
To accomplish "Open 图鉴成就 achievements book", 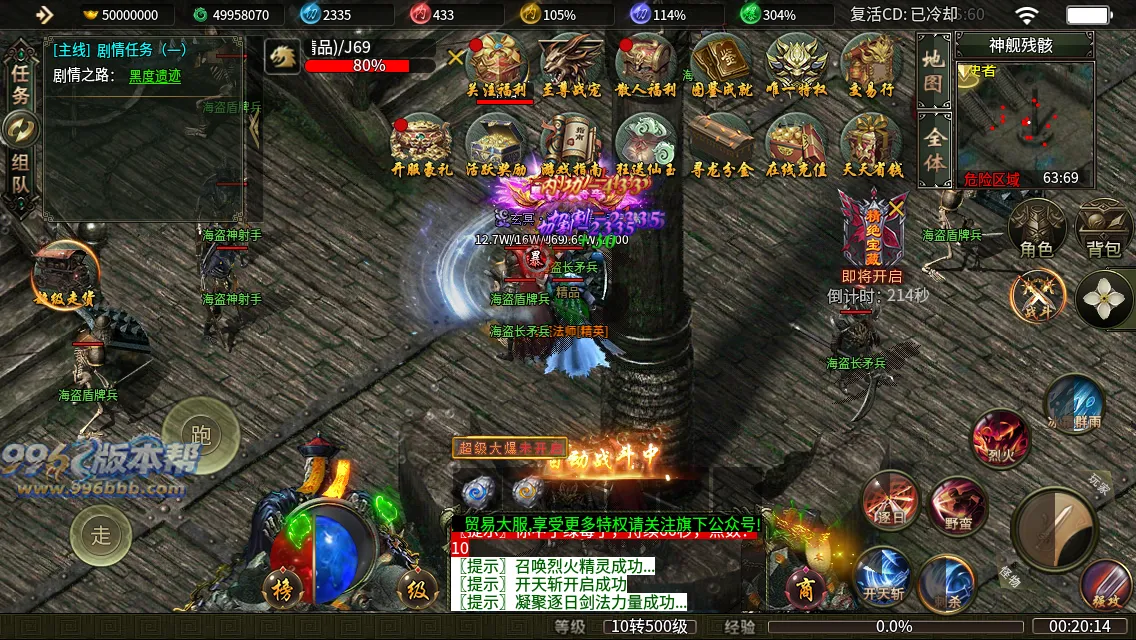I will point(721,64).
